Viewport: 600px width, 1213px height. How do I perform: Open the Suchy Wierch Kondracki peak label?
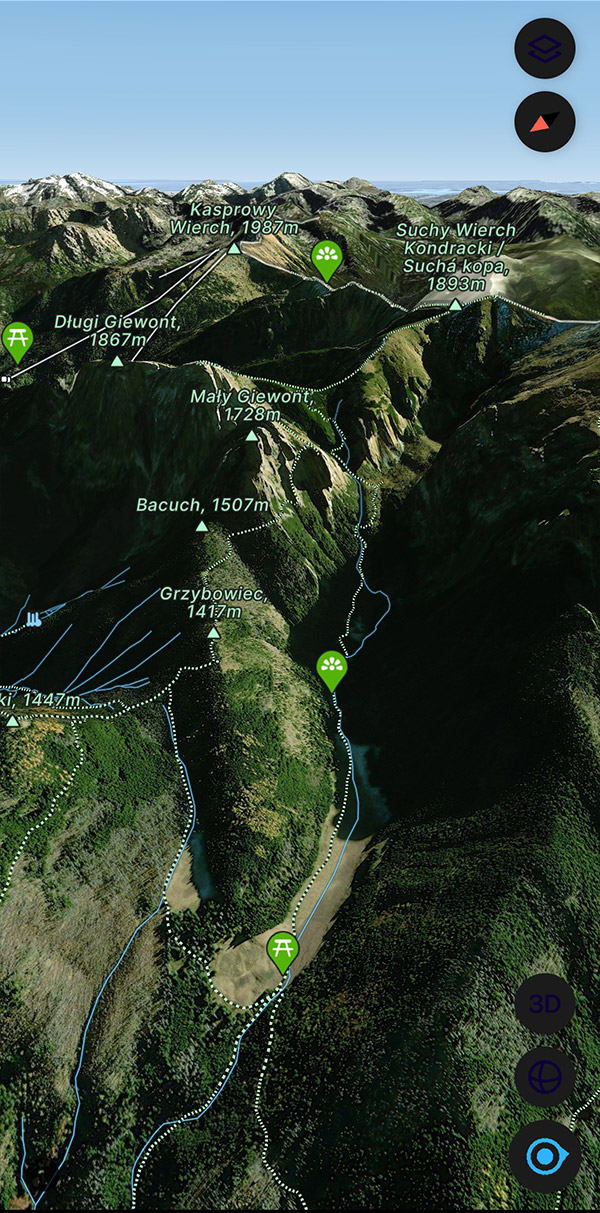coord(455,256)
